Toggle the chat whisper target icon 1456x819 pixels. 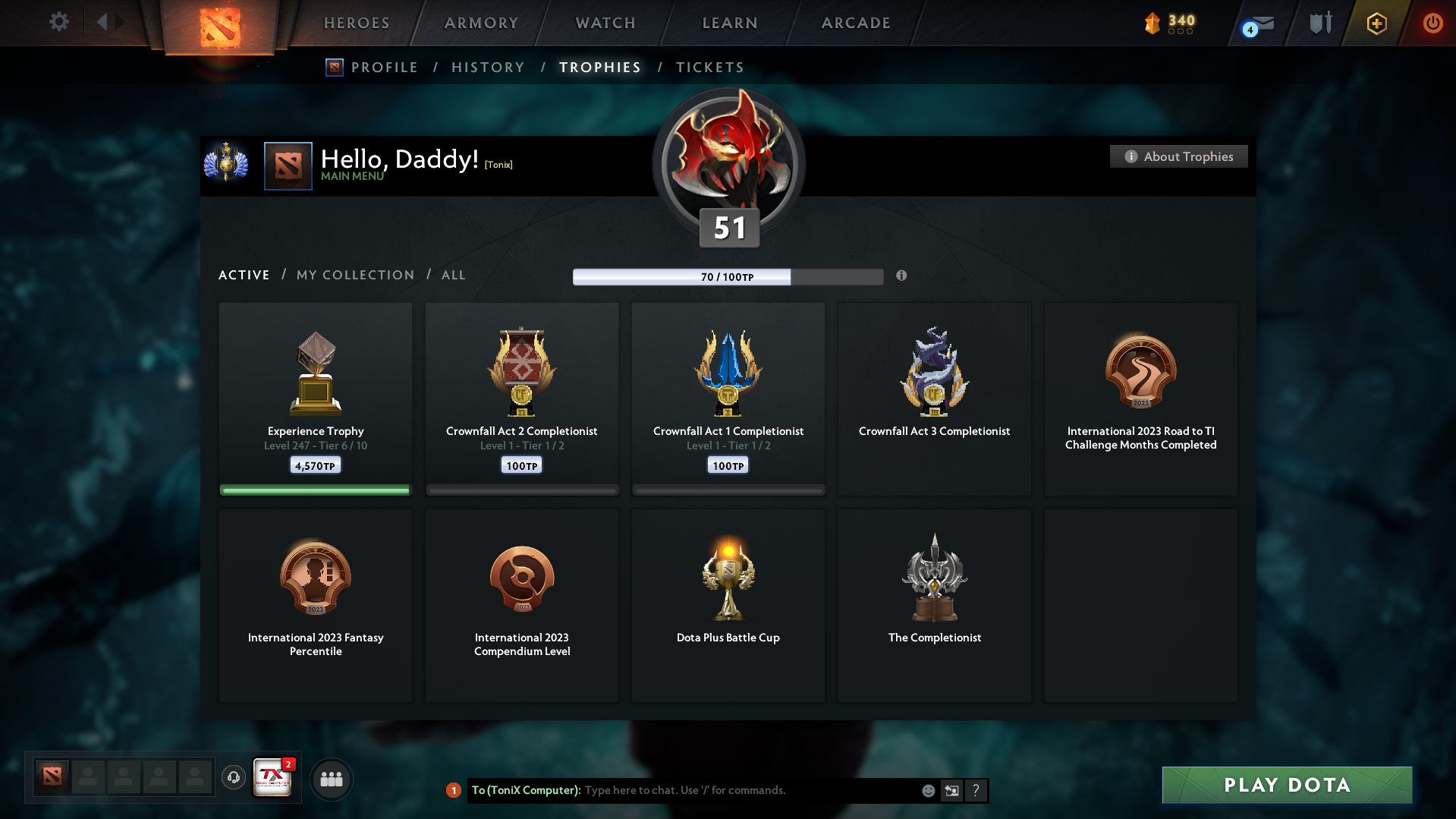coord(951,790)
